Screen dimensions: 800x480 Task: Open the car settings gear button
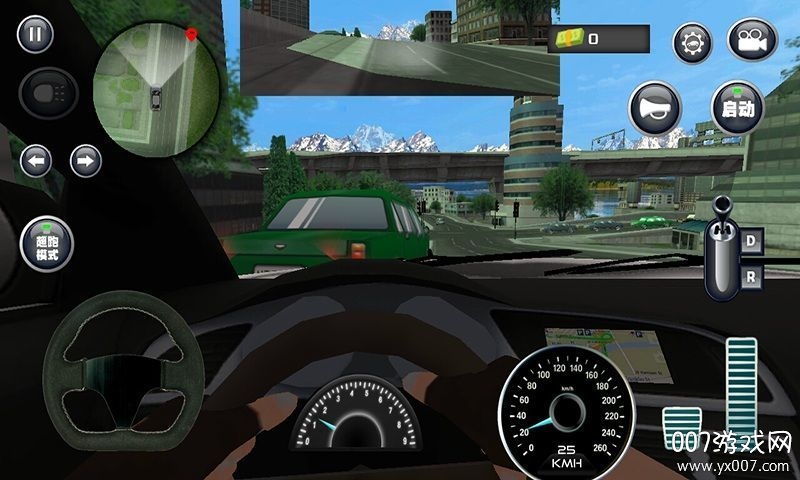[x=691, y=42]
